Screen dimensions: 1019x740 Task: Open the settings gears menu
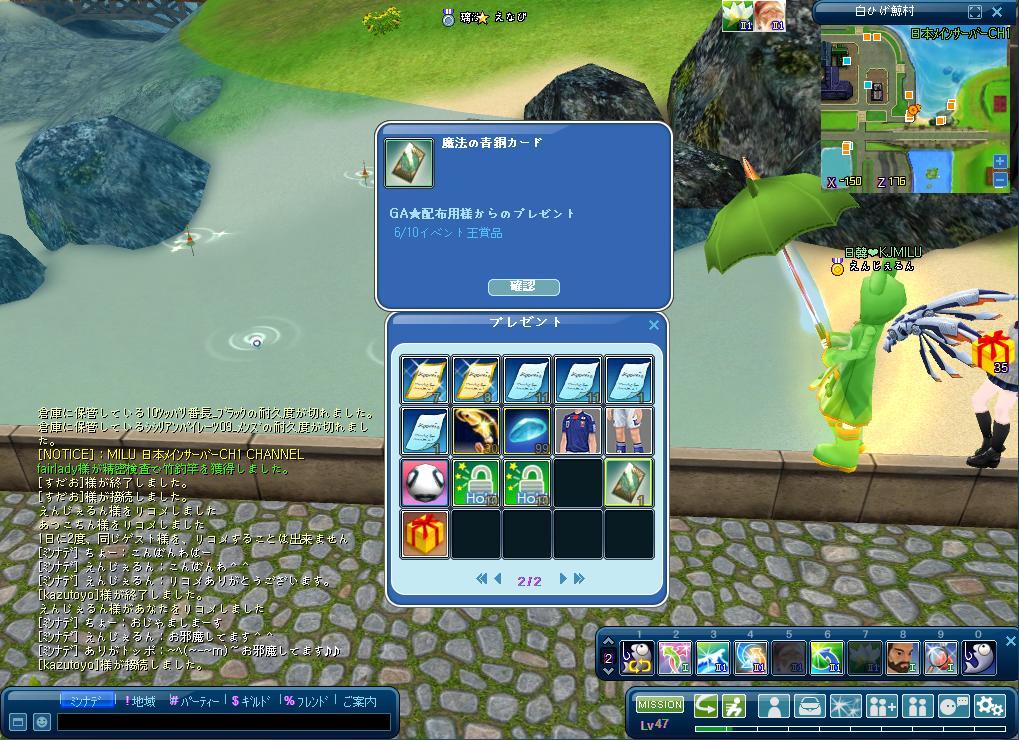coord(989,706)
